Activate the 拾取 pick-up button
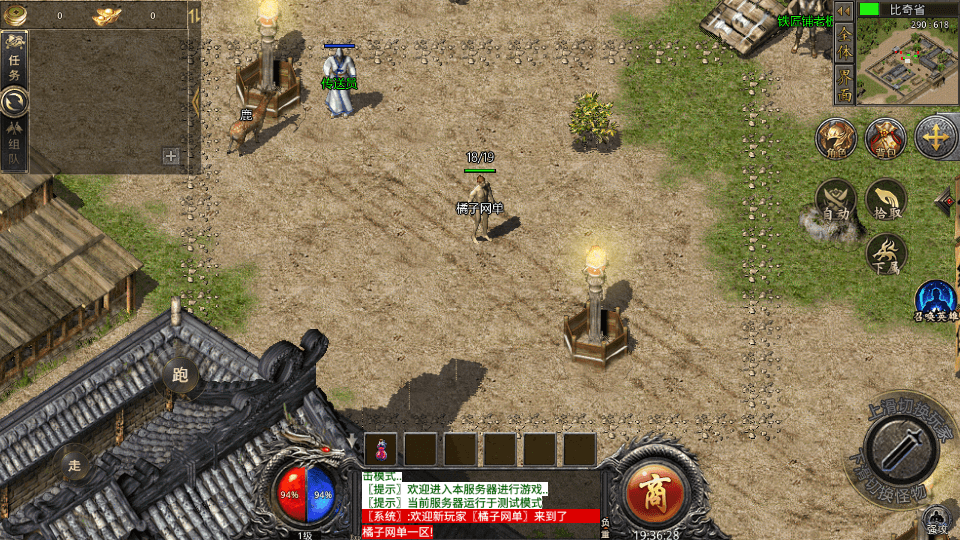 click(885, 200)
